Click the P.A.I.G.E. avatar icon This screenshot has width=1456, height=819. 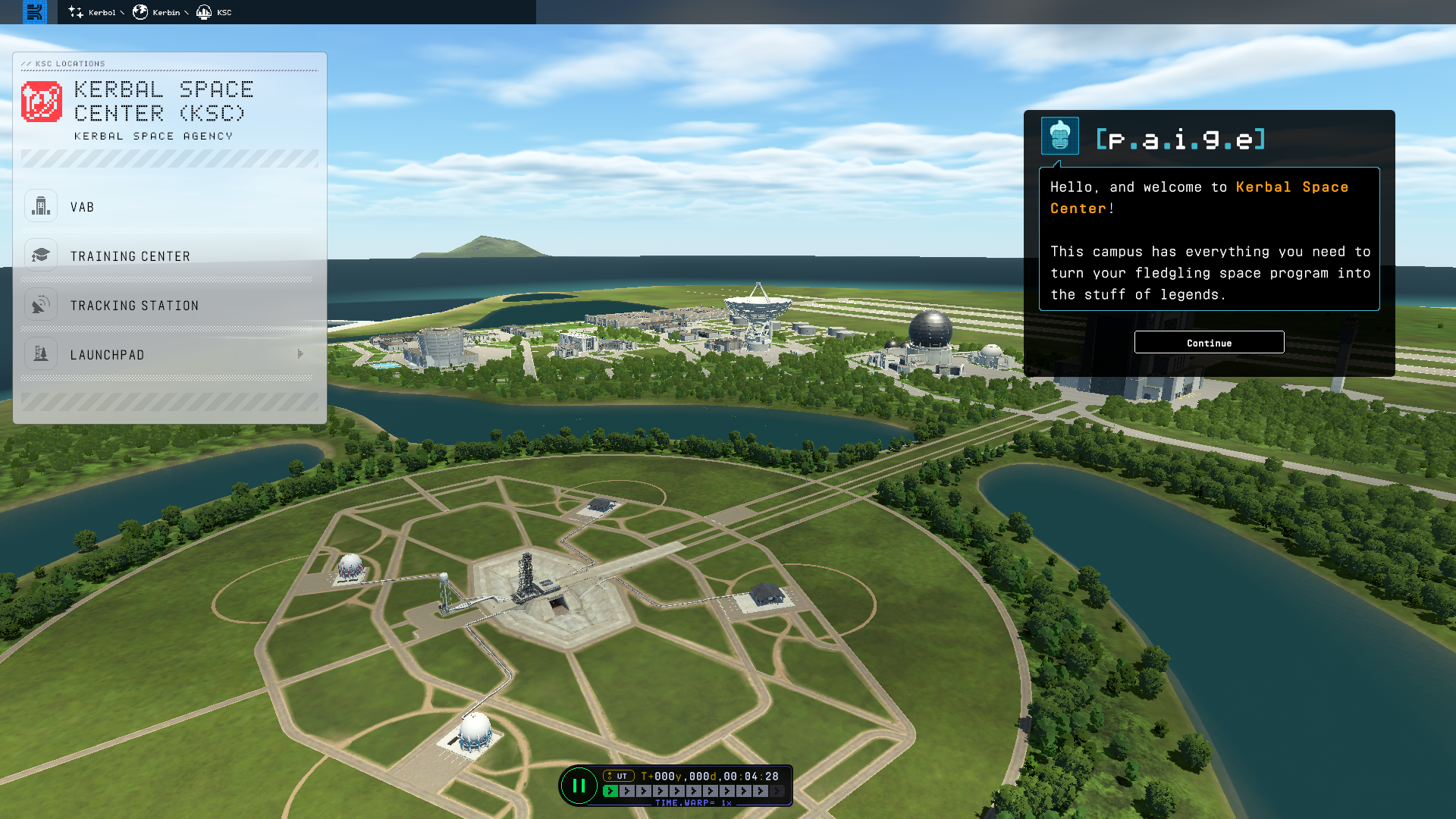(x=1059, y=136)
